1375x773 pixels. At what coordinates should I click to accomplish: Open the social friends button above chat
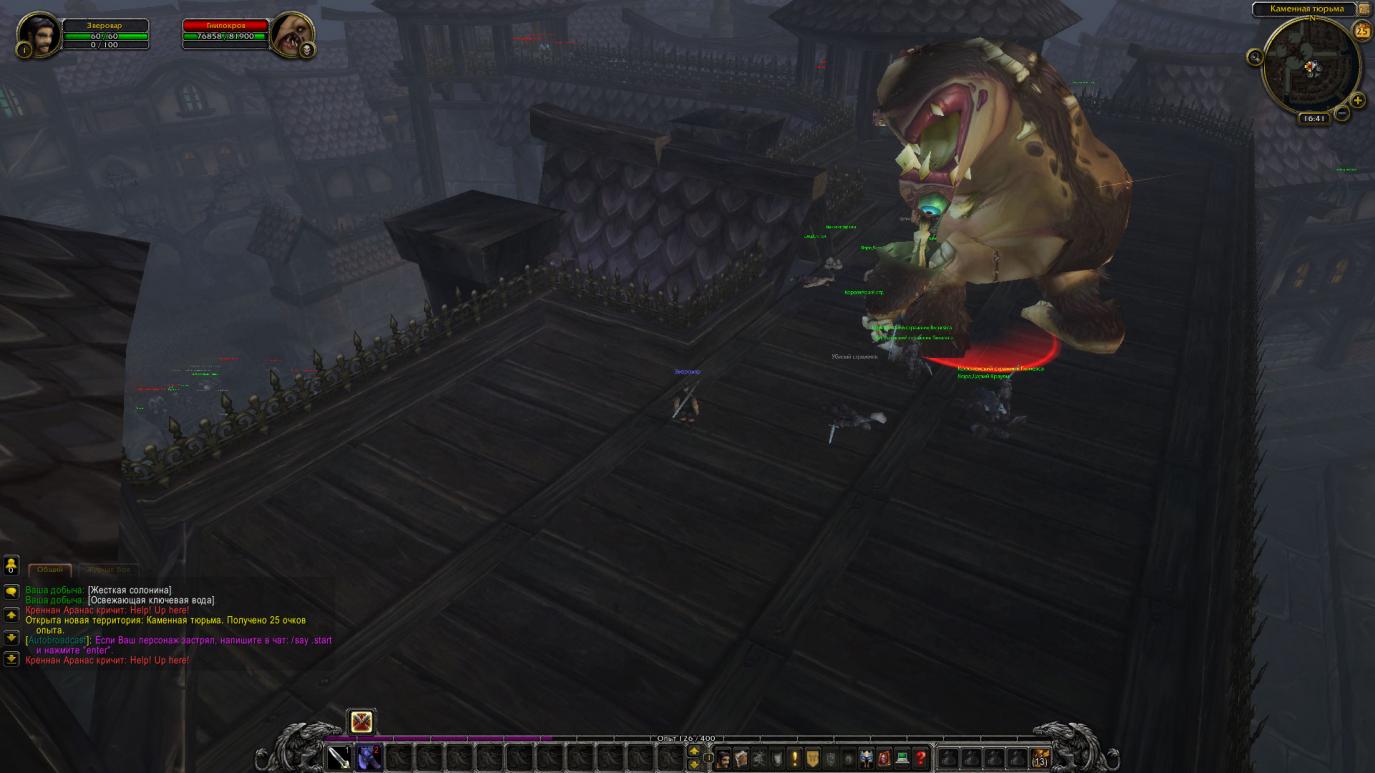pos(11,567)
